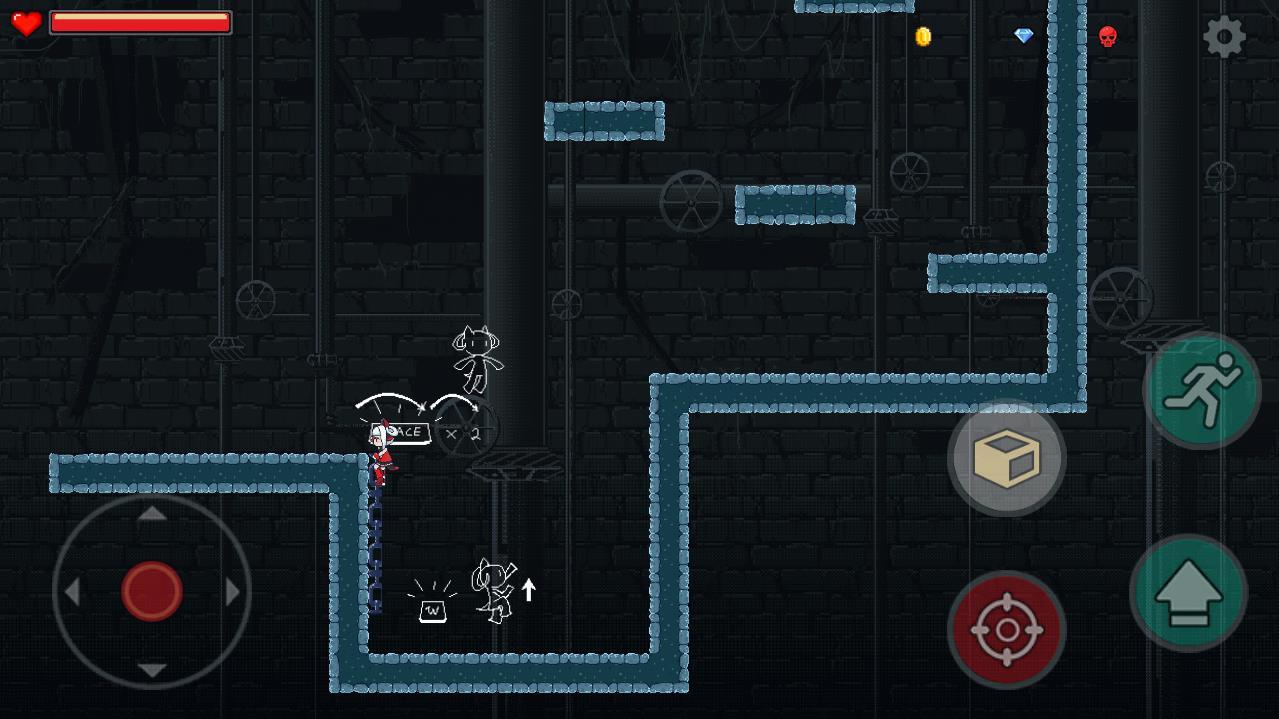This screenshot has width=1279, height=719.
Task: Tap the joystick's right arrow
Action: click(233, 592)
